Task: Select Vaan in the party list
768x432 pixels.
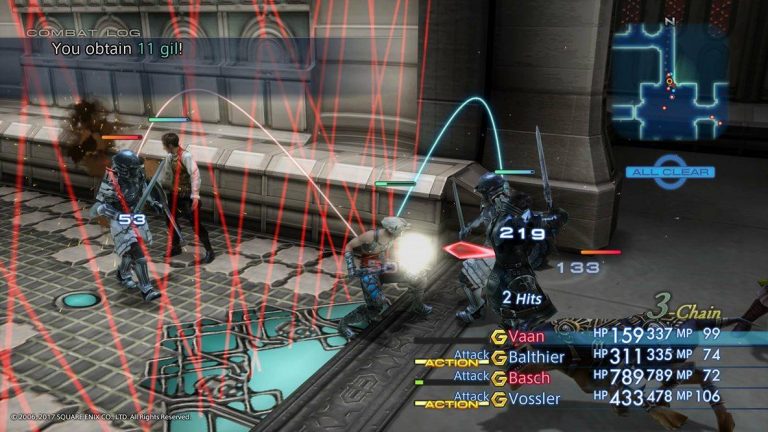Action: tap(529, 337)
